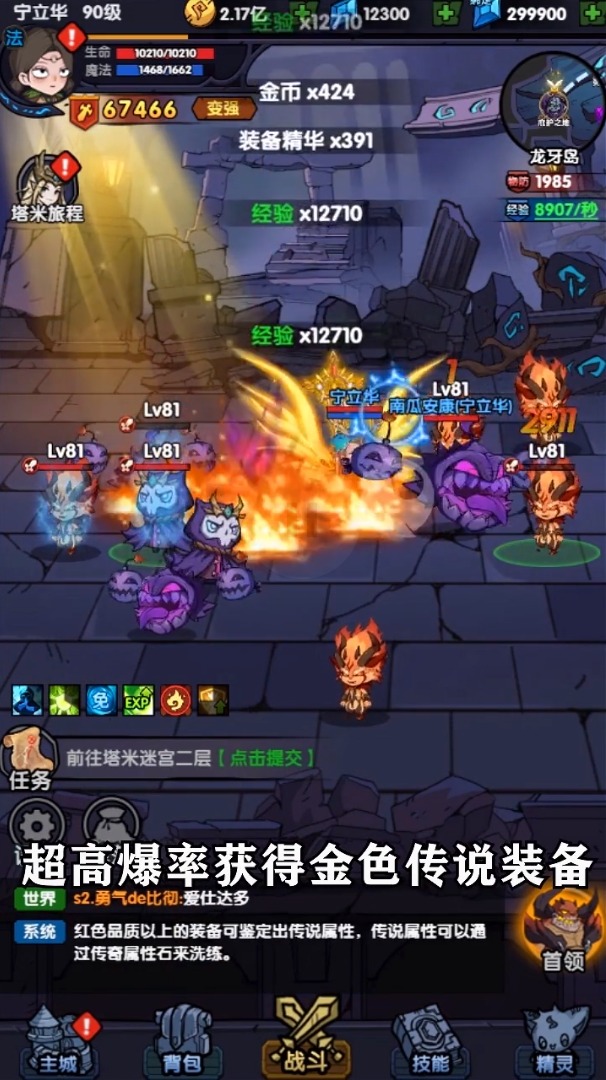The width and height of the screenshot is (606, 1080).
Task: Open the sack icon beside the gear
Action: point(110,823)
